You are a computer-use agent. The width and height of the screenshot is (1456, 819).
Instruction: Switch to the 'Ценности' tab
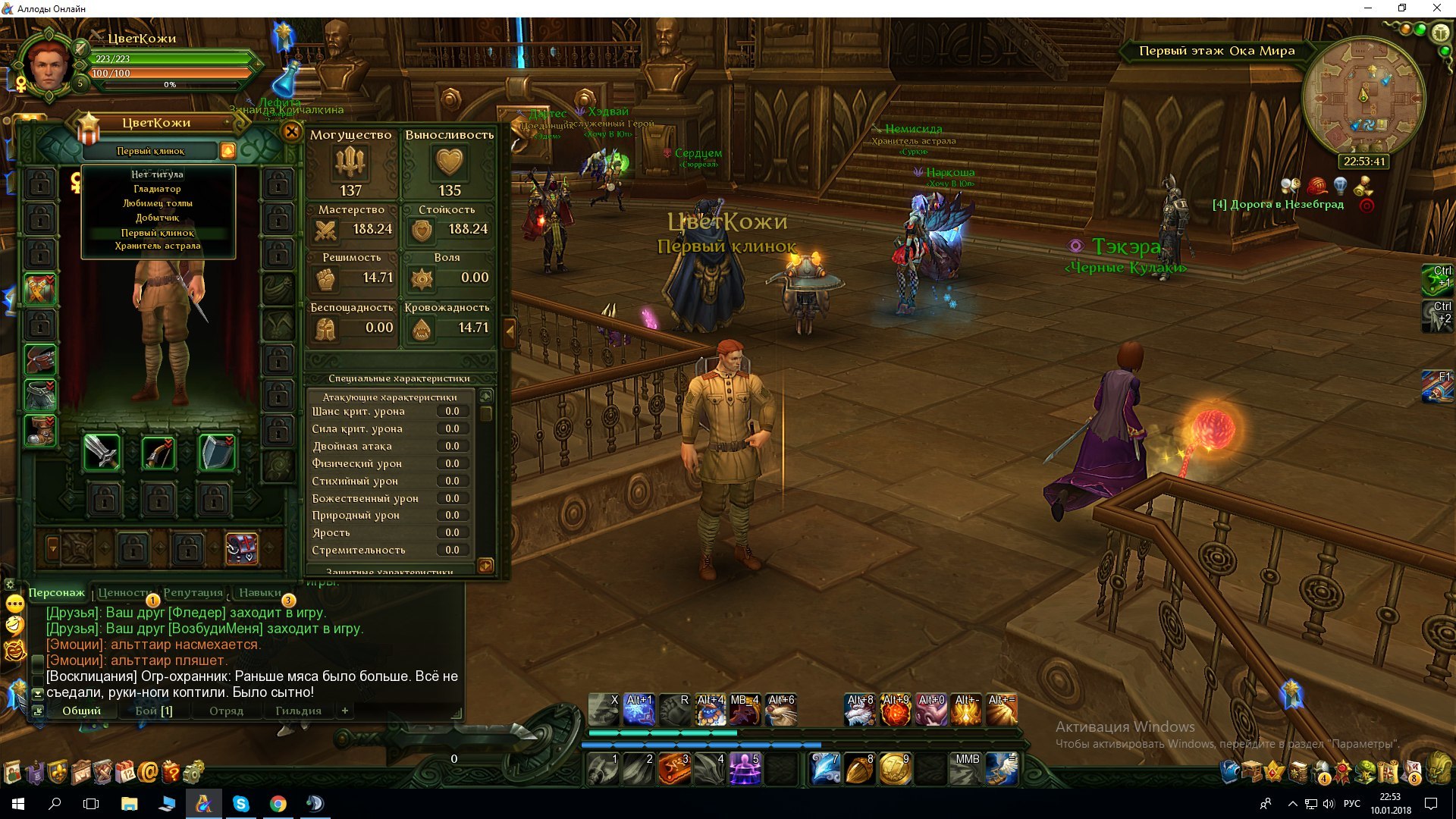(x=124, y=593)
